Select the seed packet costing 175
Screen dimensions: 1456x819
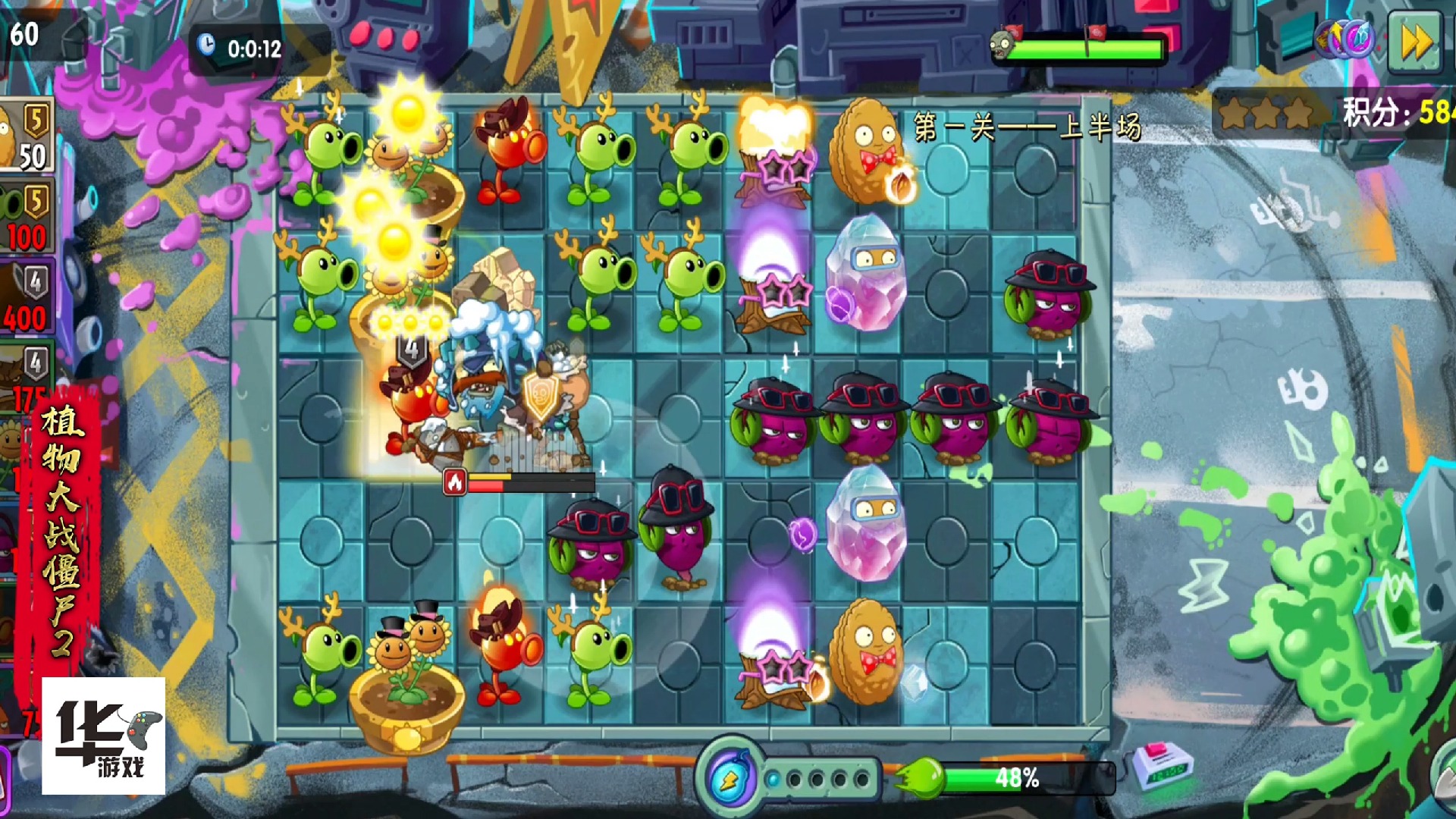(x=27, y=378)
